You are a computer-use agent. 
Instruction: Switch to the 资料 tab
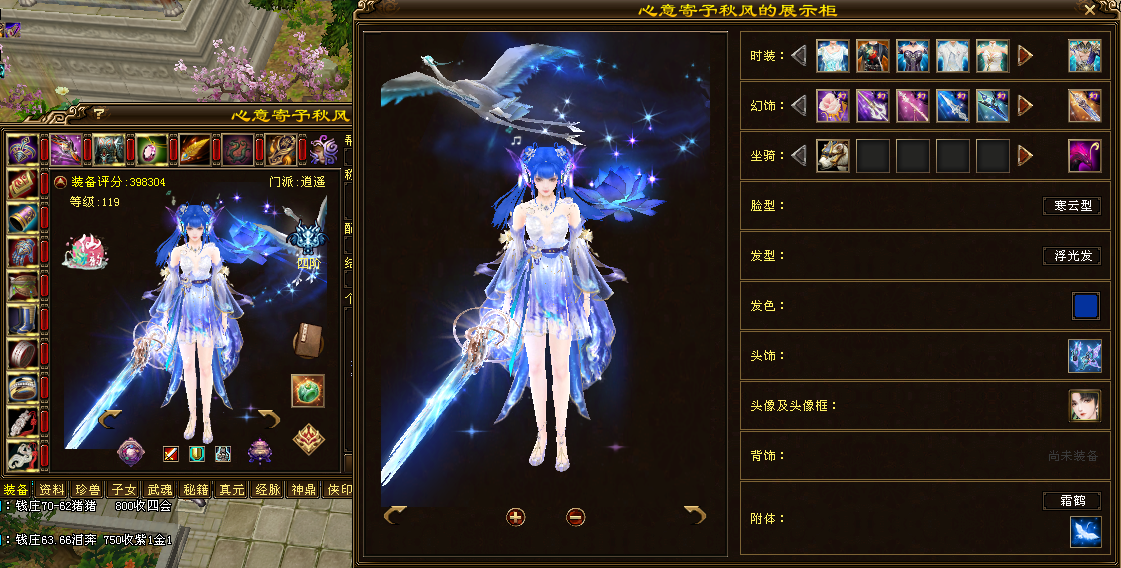click(x=51, y=490)
